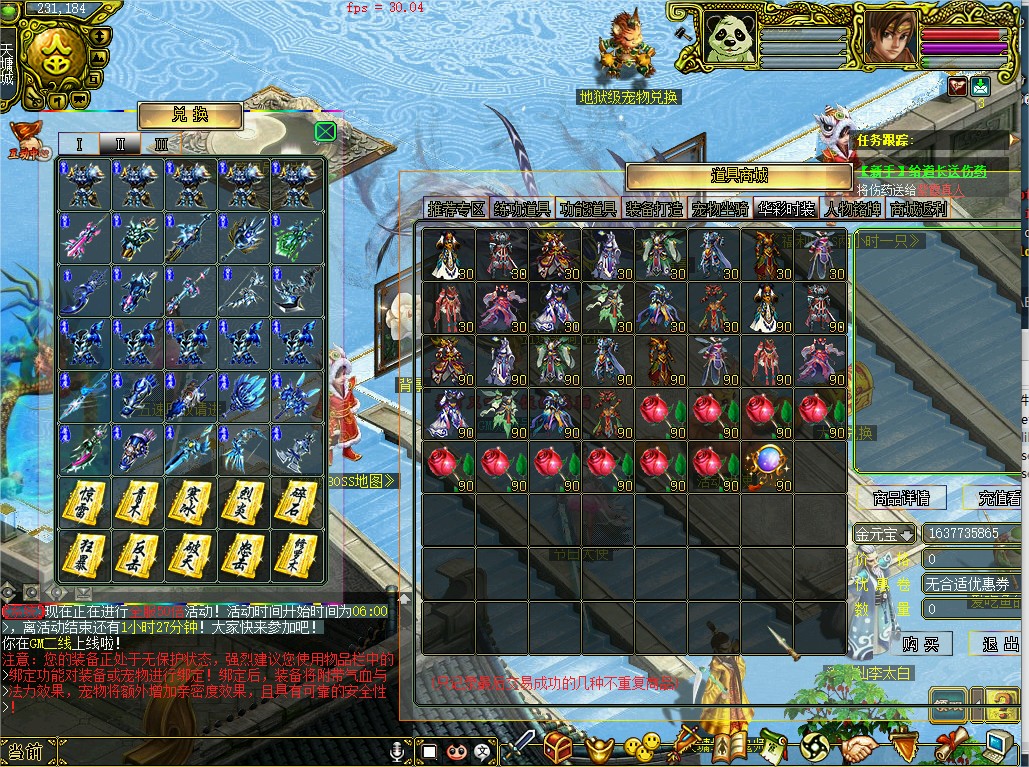Select the 惊雷 skill book
The width and height of the screenshot is (1029, 767).
click(x=84, y=504)
